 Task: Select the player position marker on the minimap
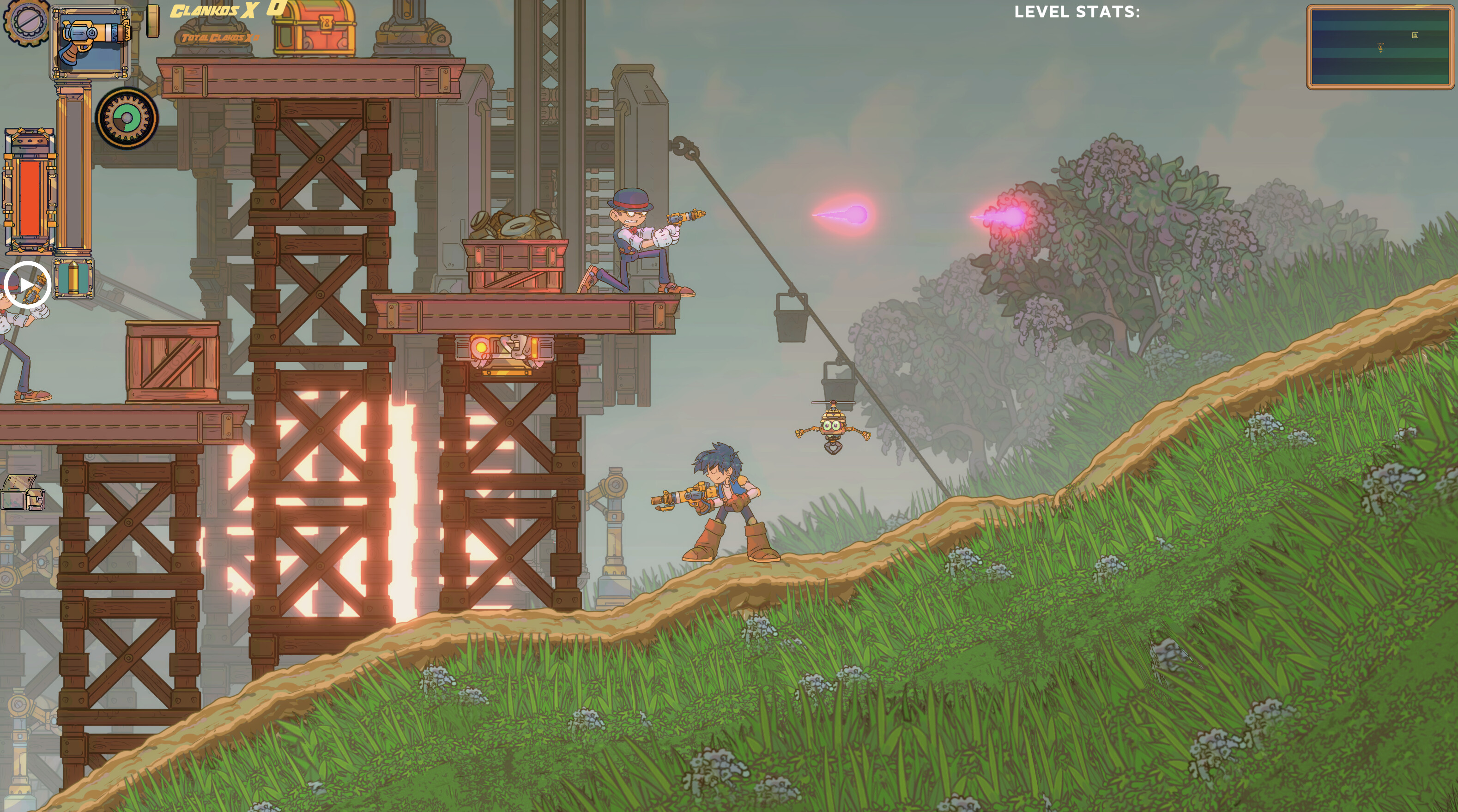(1380, 48)
